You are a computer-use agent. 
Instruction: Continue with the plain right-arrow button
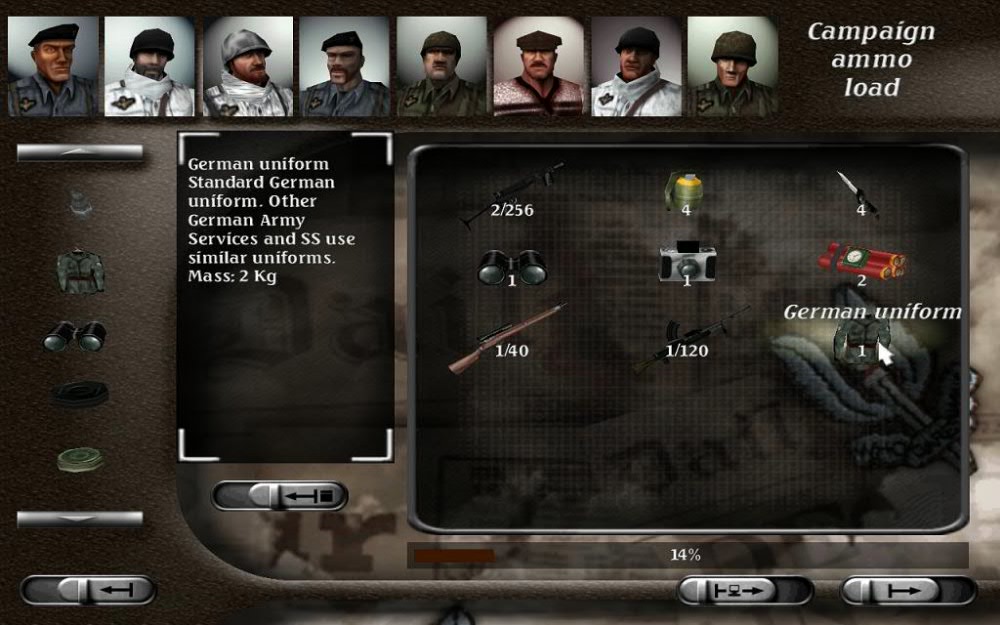click(908, 590)
